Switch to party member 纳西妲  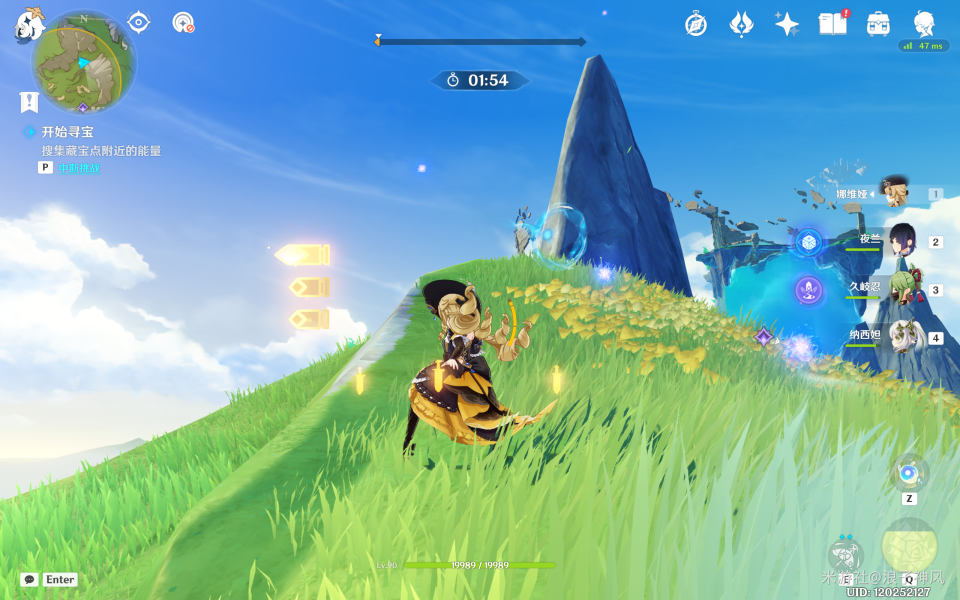coord(903,337)
